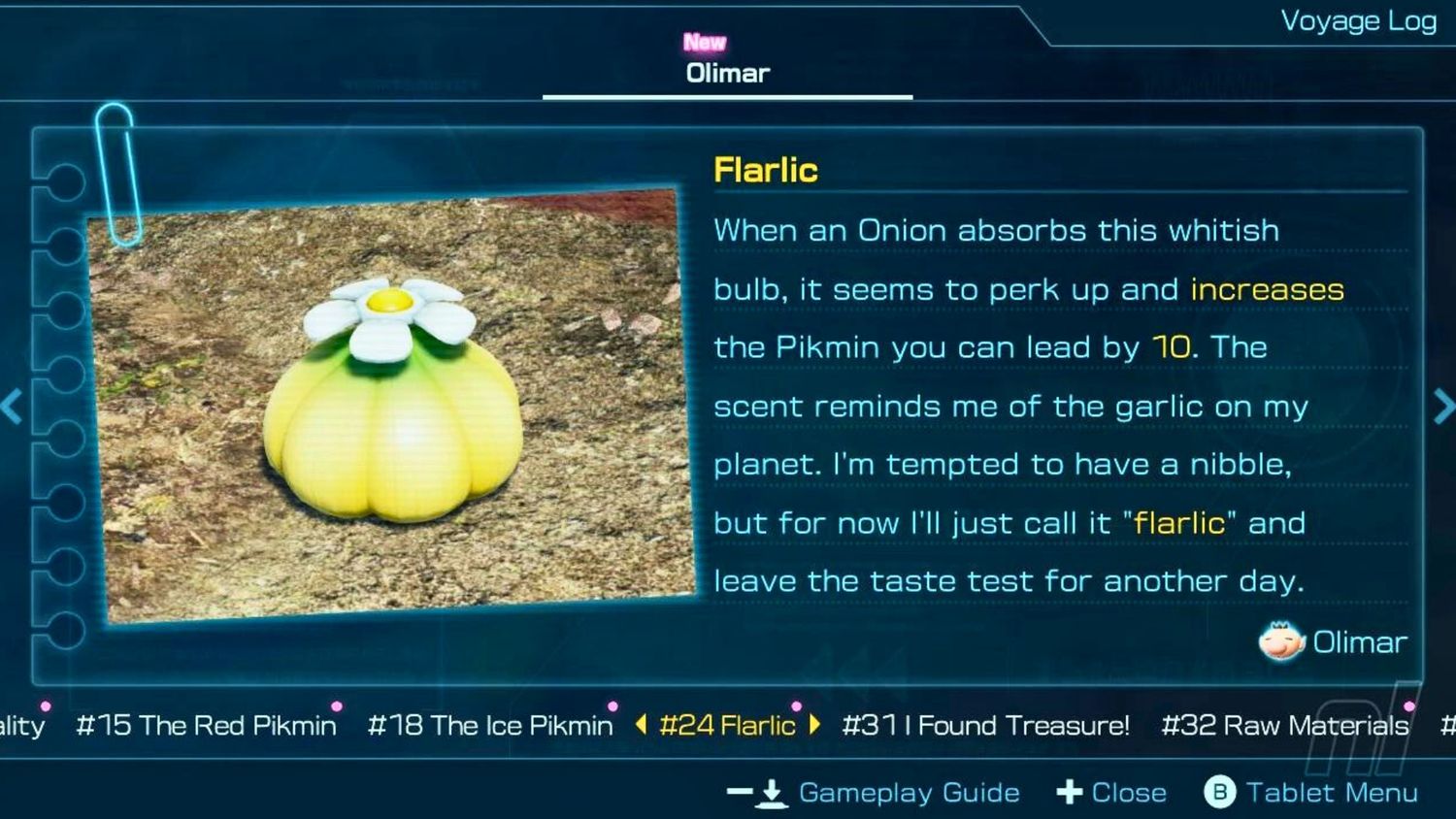Switch to the Olimar log tab
This screenshot has height=819, width=1456.
[727, 73]
